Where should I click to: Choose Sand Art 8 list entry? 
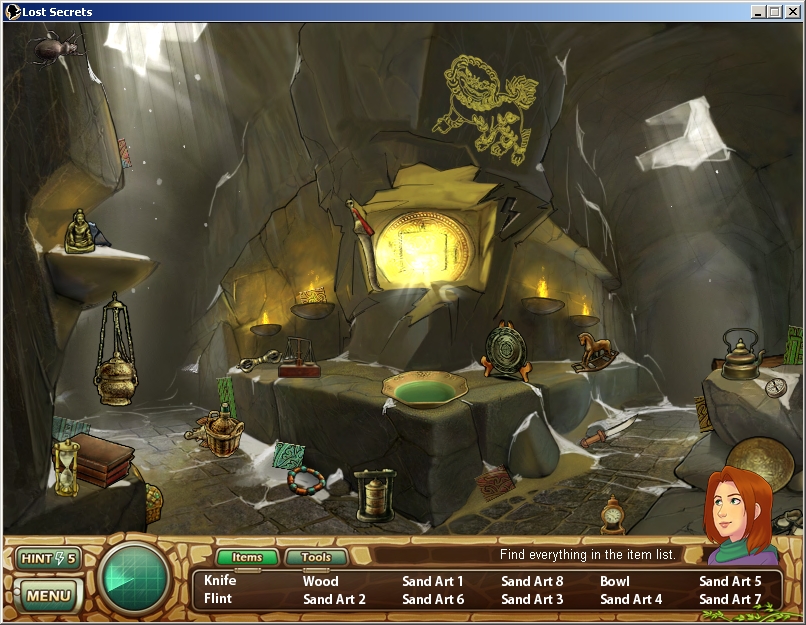[532, 581]
